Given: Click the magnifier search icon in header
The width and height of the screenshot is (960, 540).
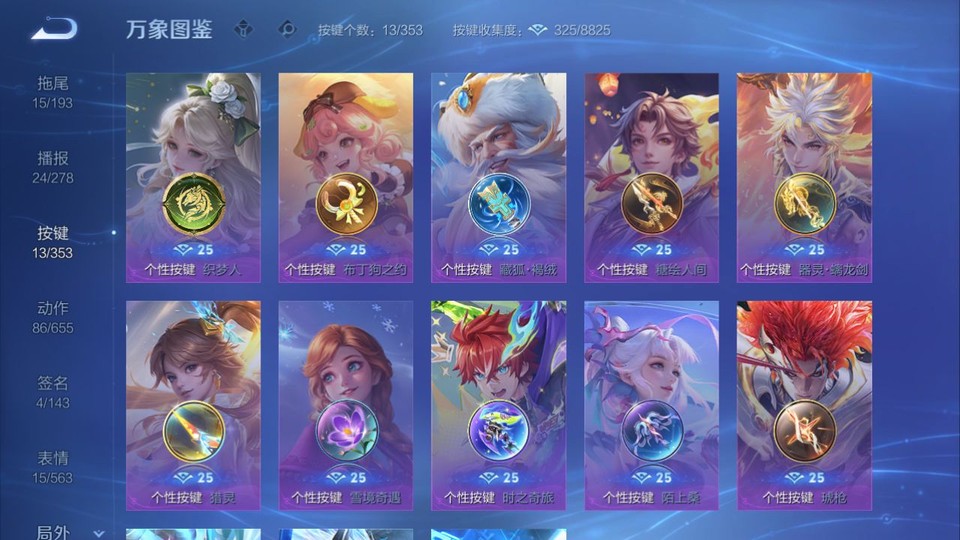Looking at the screenshot, I should coord(288,29).
